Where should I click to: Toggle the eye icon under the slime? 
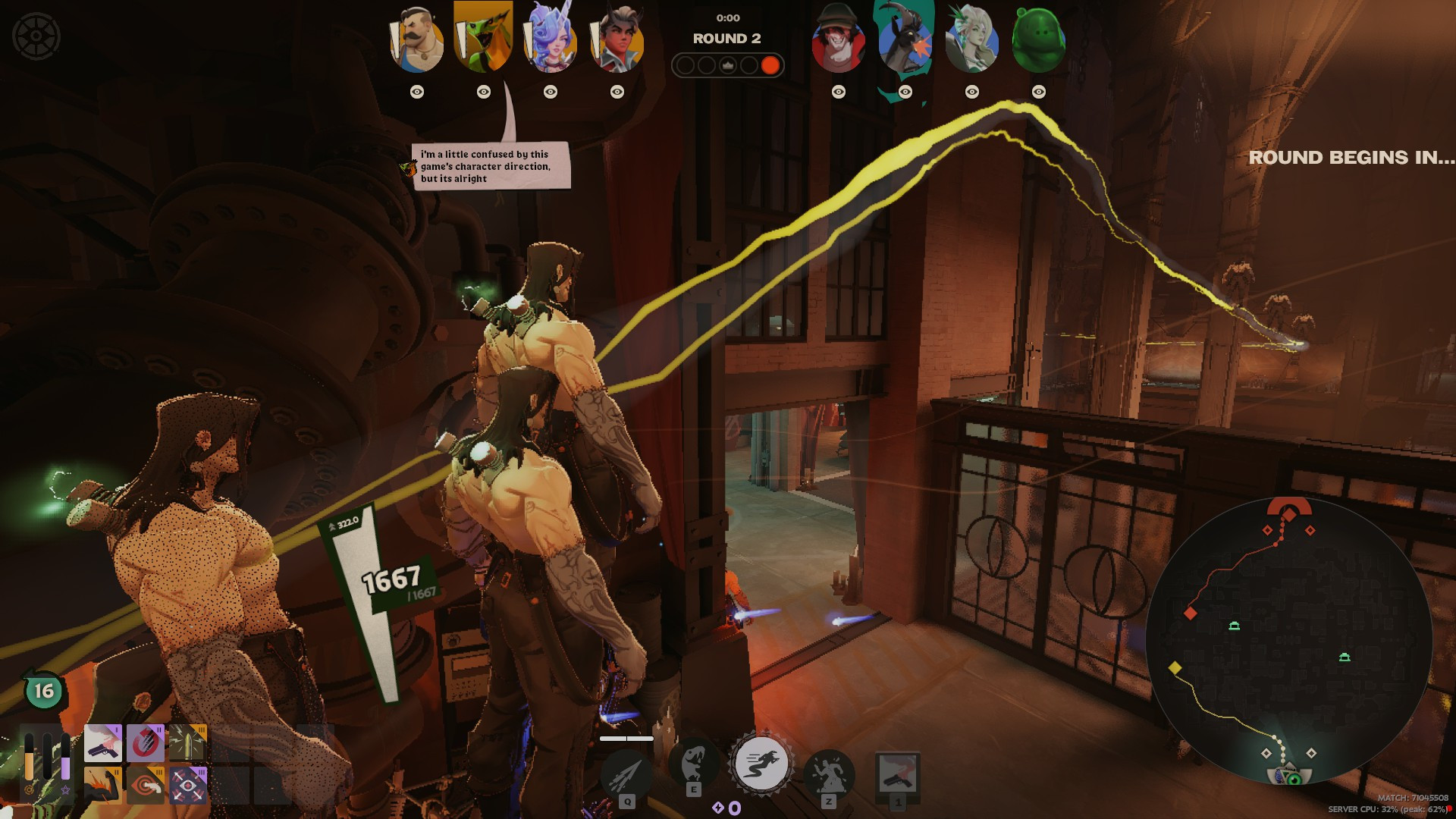pos(1038,92)
